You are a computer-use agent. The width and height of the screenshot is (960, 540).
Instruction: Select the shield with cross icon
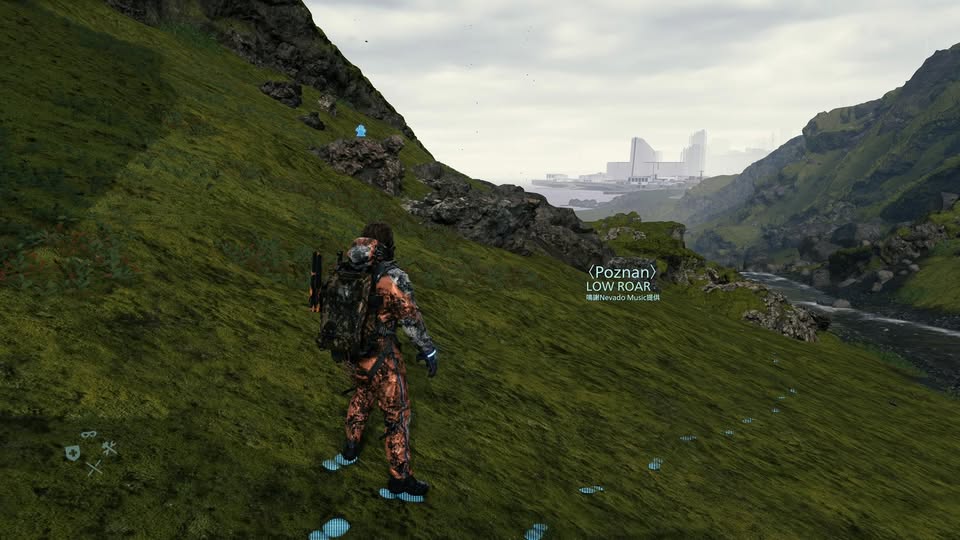[72, 453]
